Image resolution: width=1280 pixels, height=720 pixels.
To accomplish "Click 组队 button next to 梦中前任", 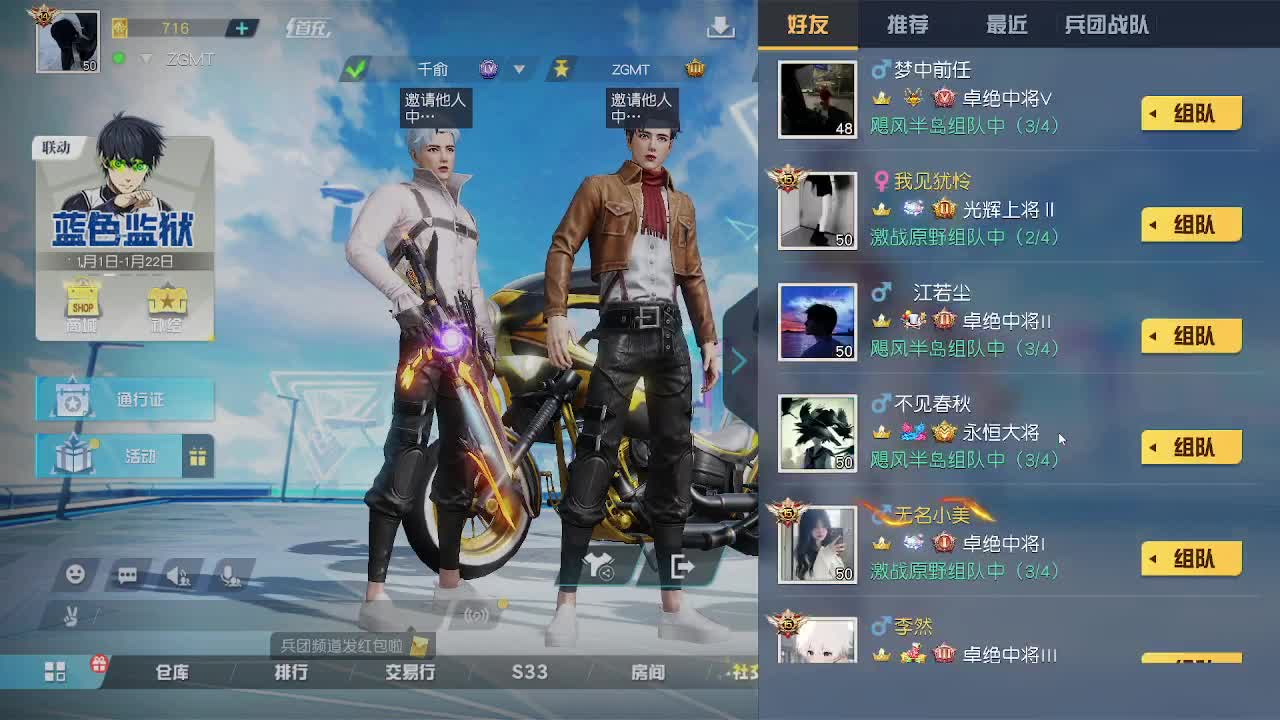I will tap(1190, 113).
